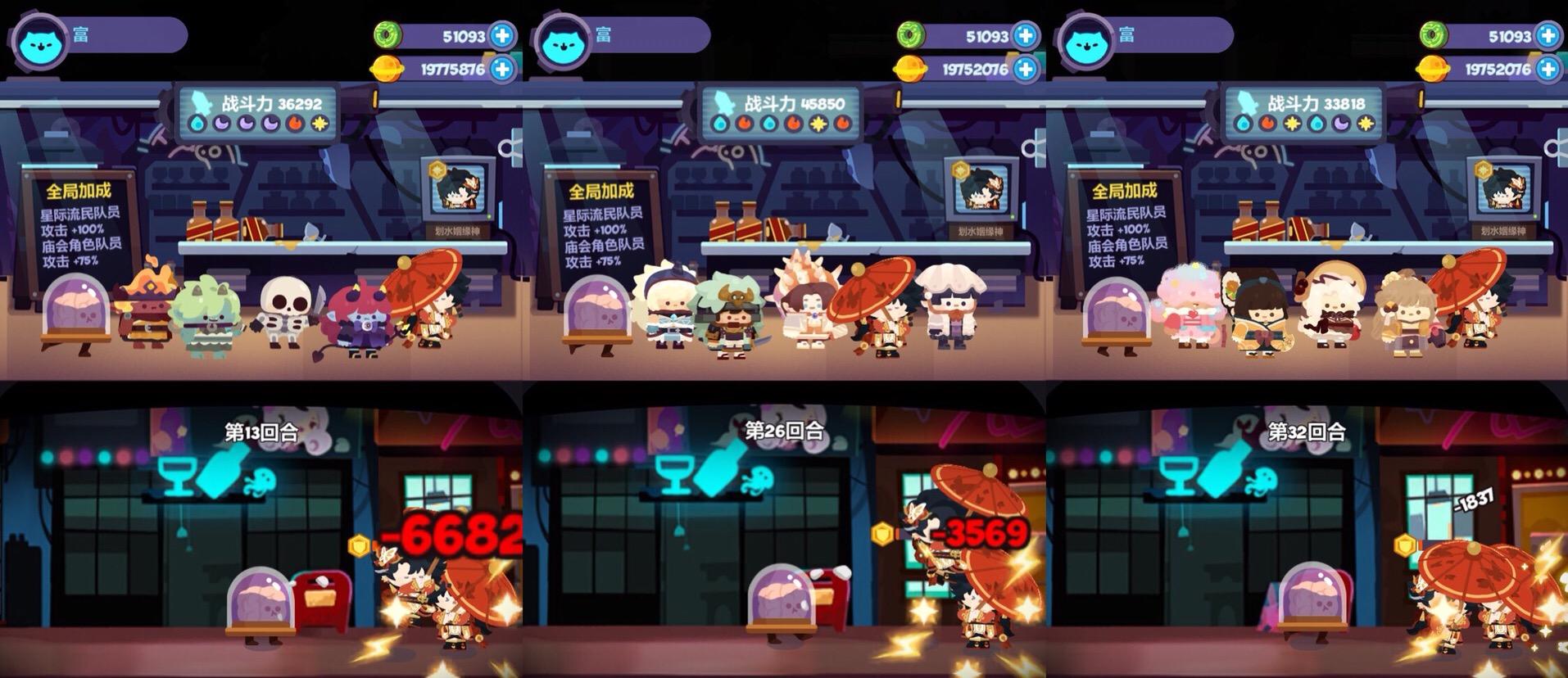Click a purple moon element icon
The height and width of the screenshot is (678, 1568).
223,124
